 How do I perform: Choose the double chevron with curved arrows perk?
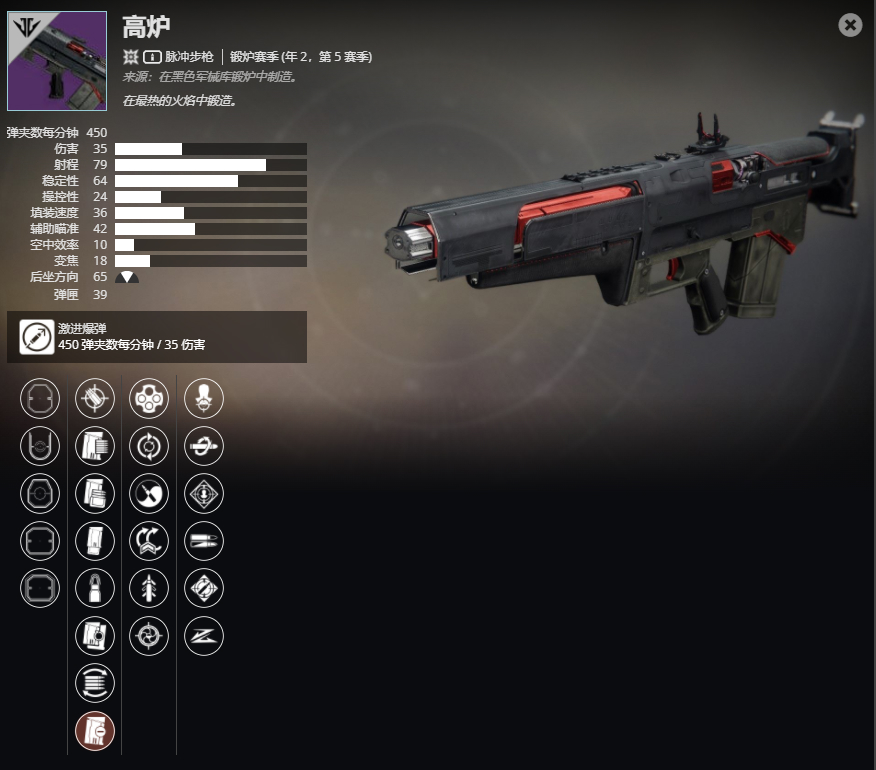[149, 541]
